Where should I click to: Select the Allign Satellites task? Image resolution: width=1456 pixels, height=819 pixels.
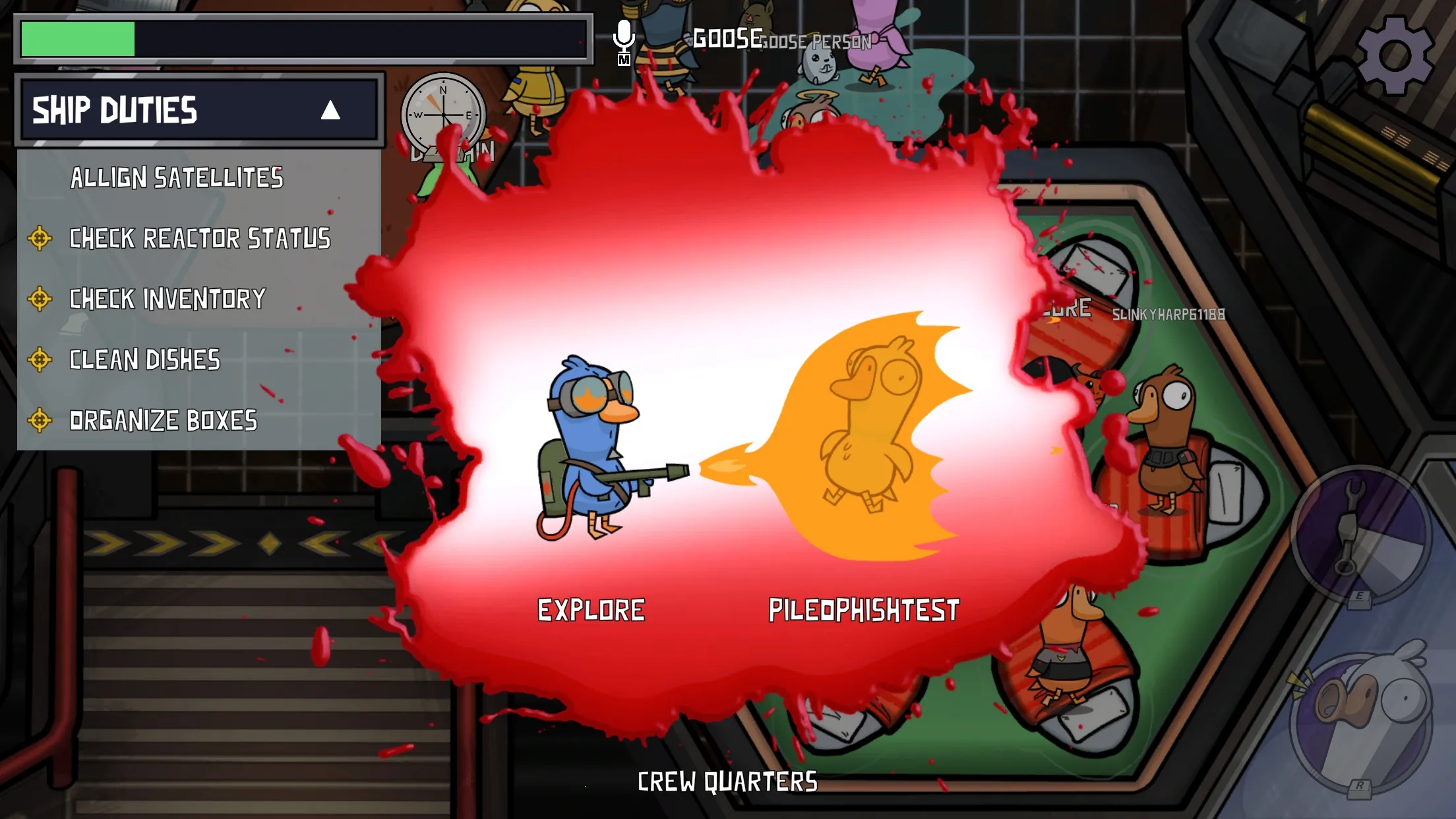tap(177, 178)
